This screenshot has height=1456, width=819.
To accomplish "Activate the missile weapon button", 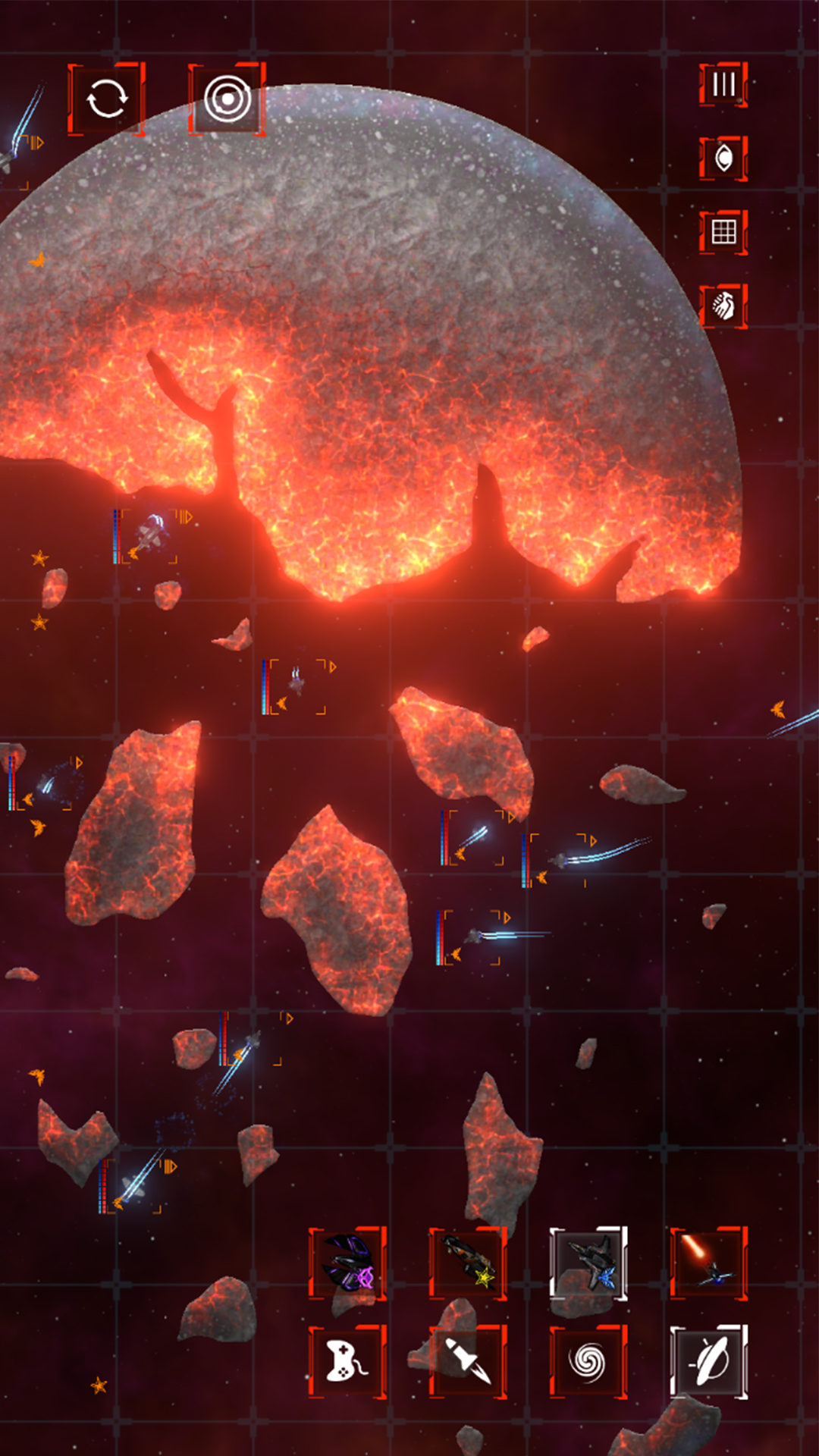I will pyautogui.click(x=468, y=1361).
